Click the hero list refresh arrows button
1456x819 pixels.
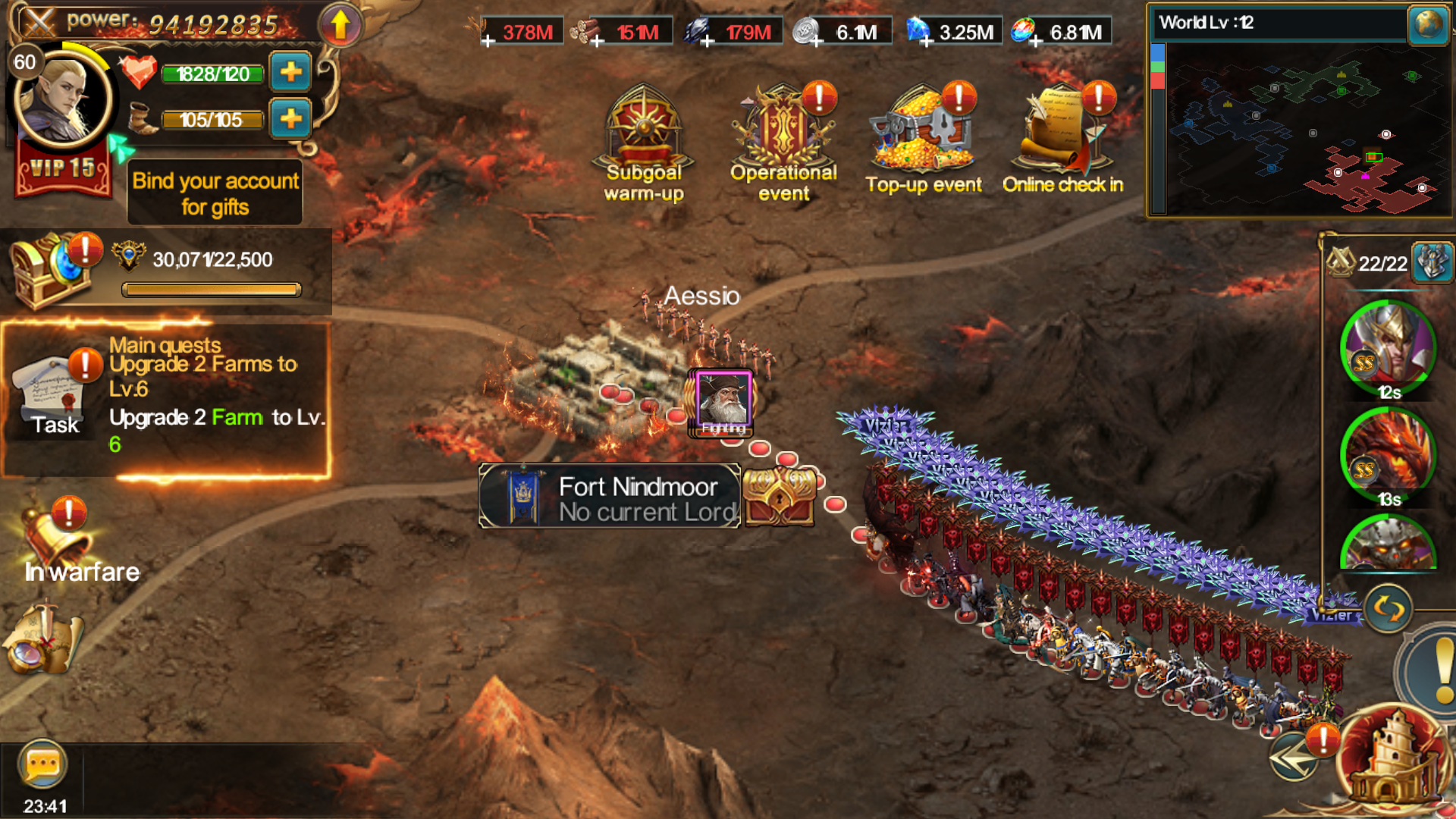click(x=1388, y=608)
